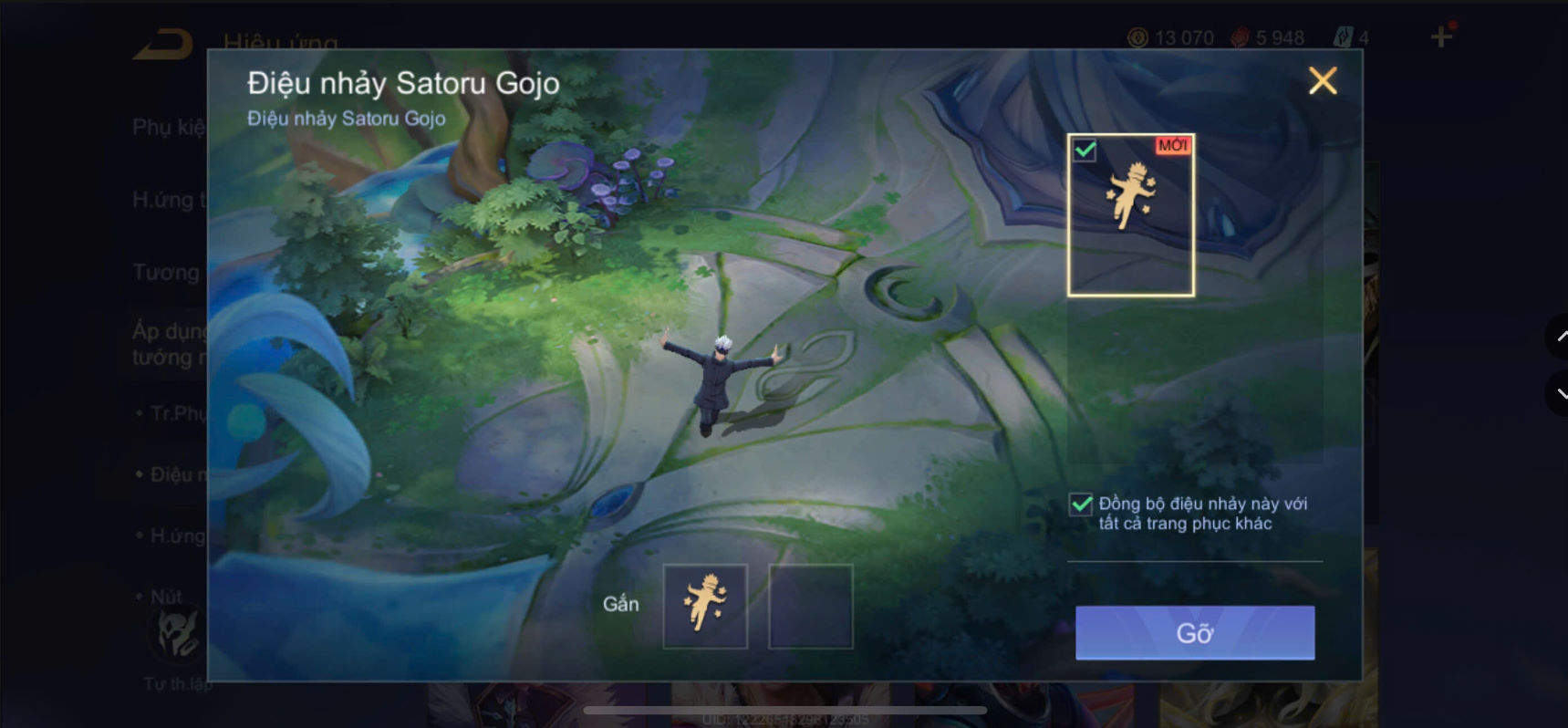
Task: Click the down chevron on the right edge
Action: (1562, 395)
